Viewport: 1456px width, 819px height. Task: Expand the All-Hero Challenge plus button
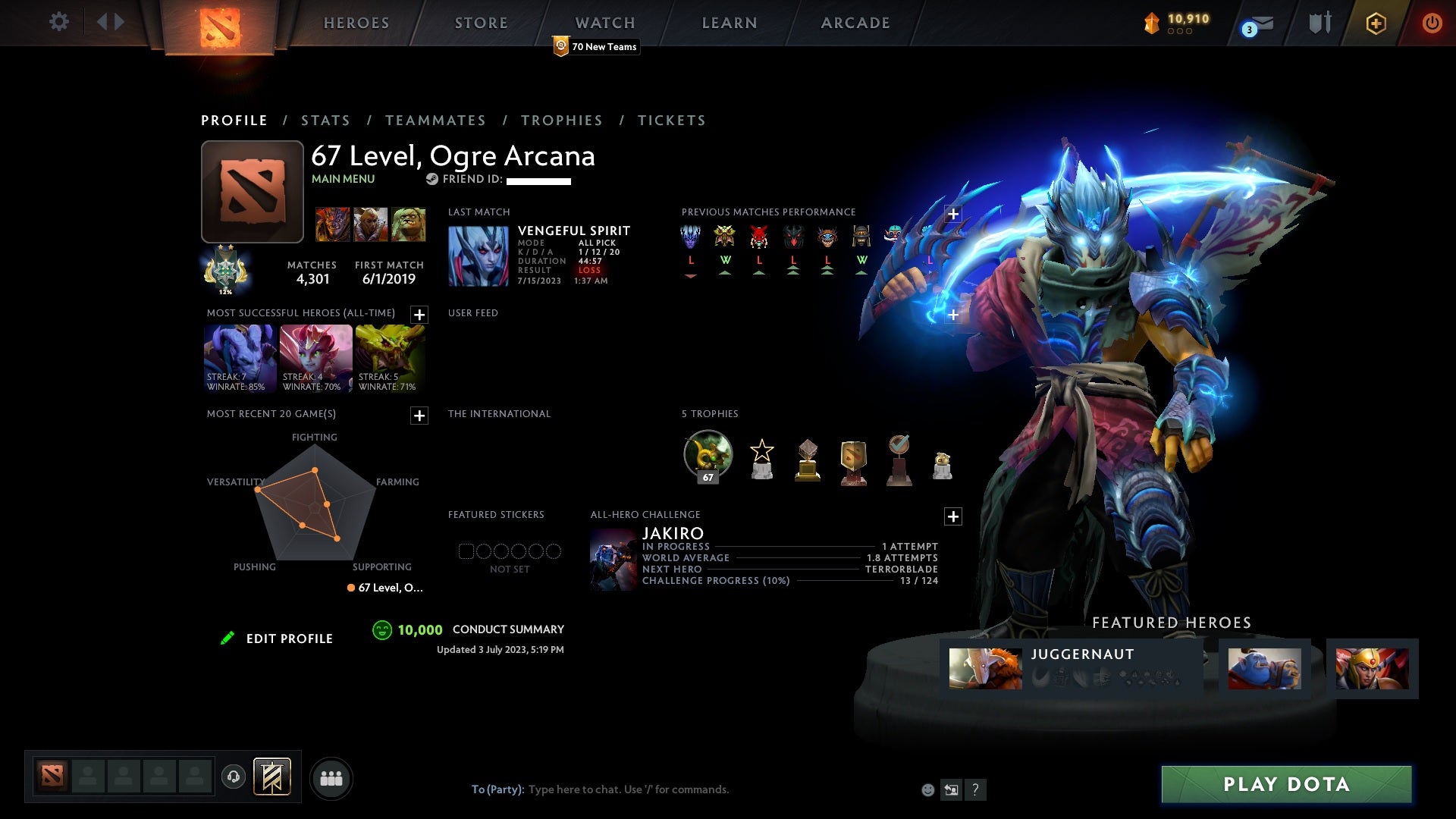(953, 516)
